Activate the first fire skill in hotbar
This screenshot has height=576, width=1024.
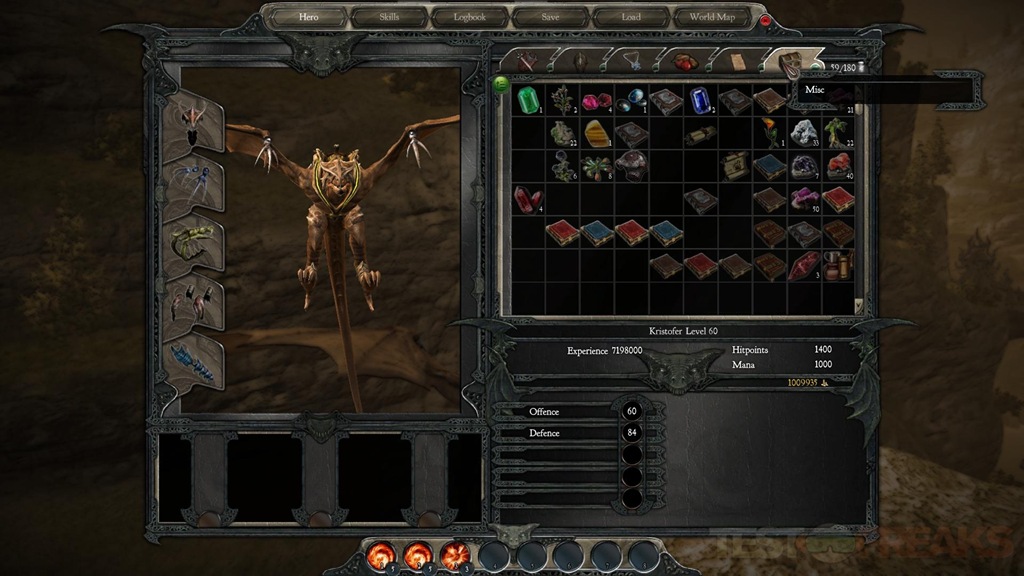(x=380, y=553)
